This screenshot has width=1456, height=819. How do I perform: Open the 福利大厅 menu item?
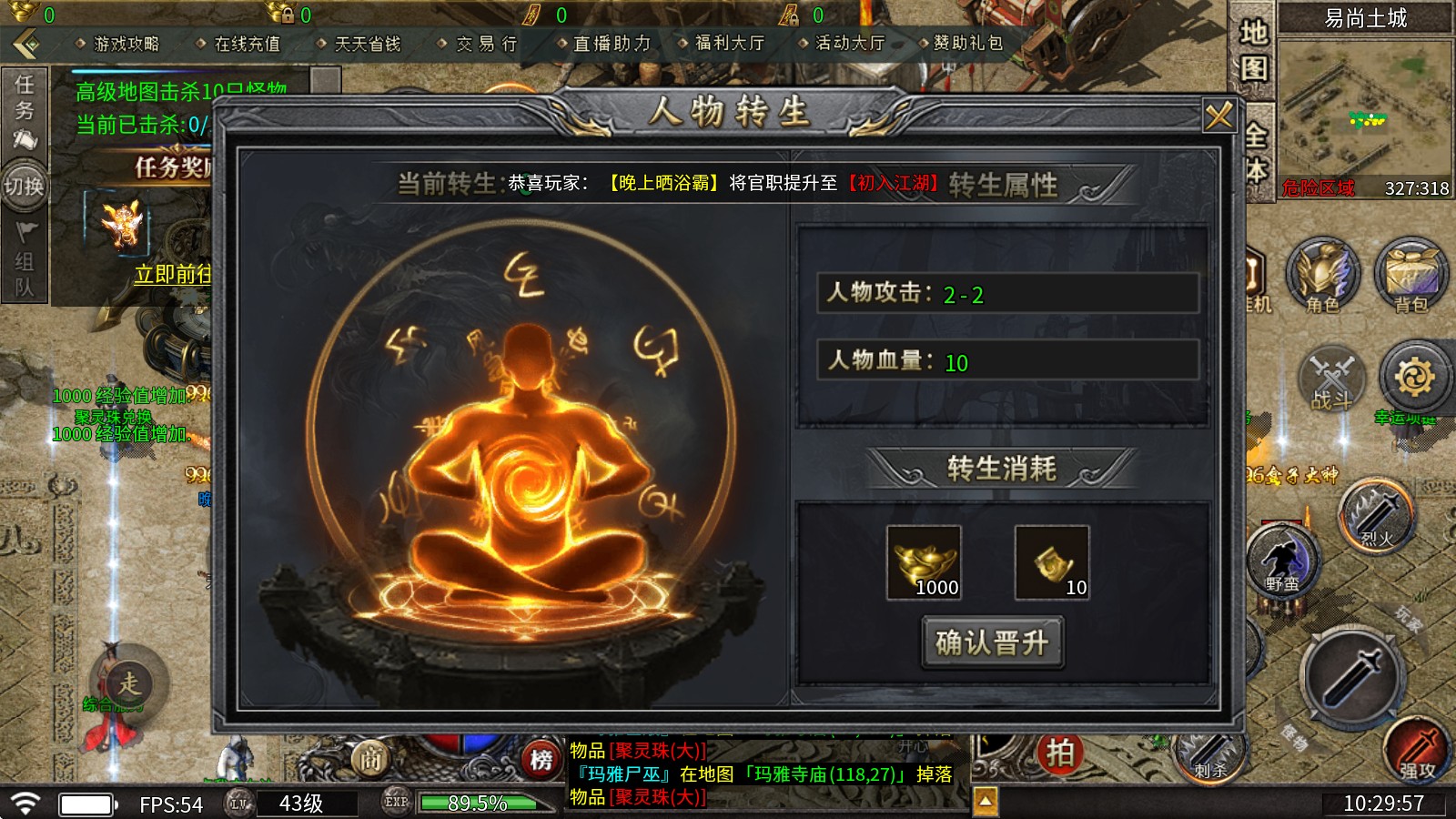[x=731, y=43]
